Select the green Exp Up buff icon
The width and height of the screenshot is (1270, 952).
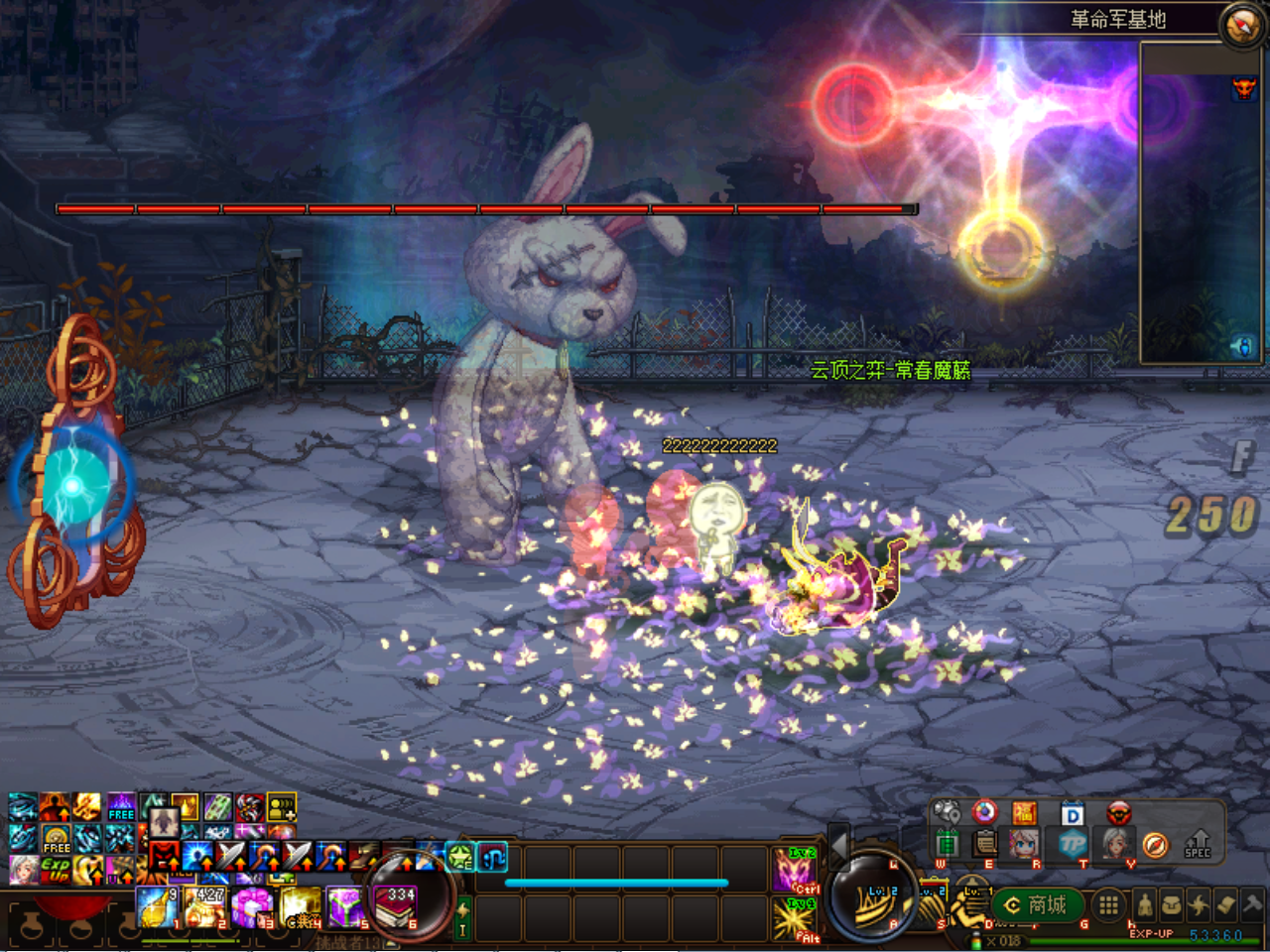(56, 870)
